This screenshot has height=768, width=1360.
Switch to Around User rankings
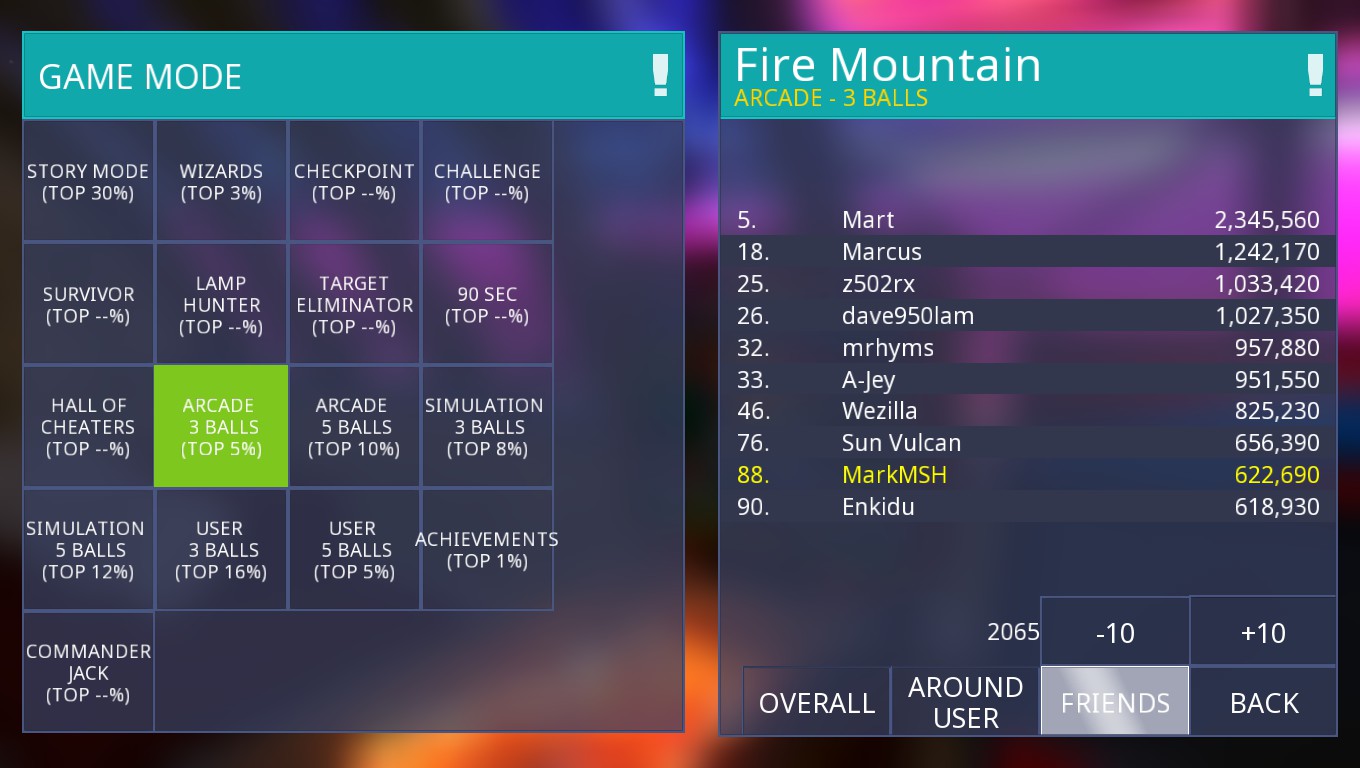[x=965, y=702]
